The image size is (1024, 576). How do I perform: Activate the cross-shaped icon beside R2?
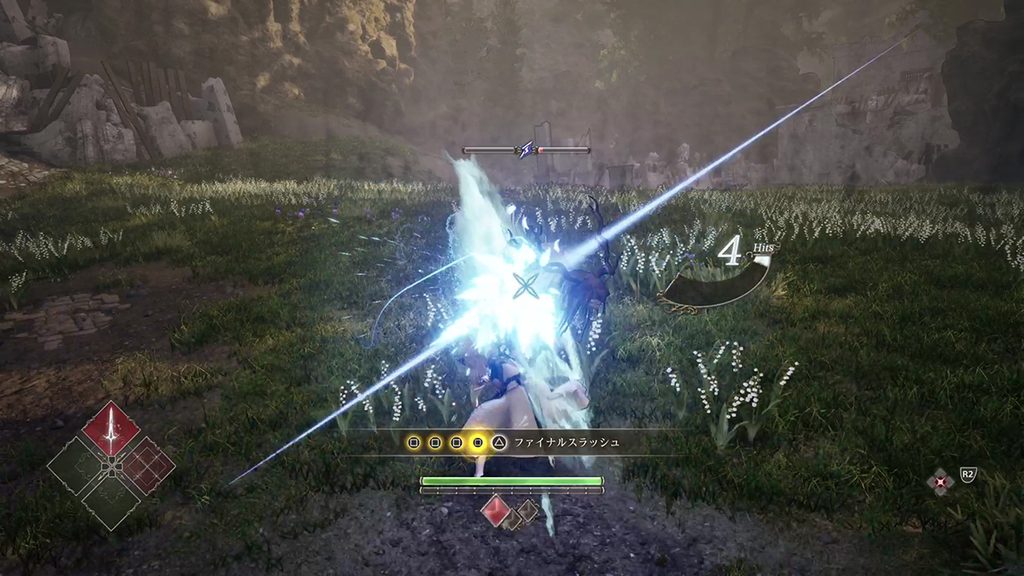pyautogui.click(x=940, y=483)
